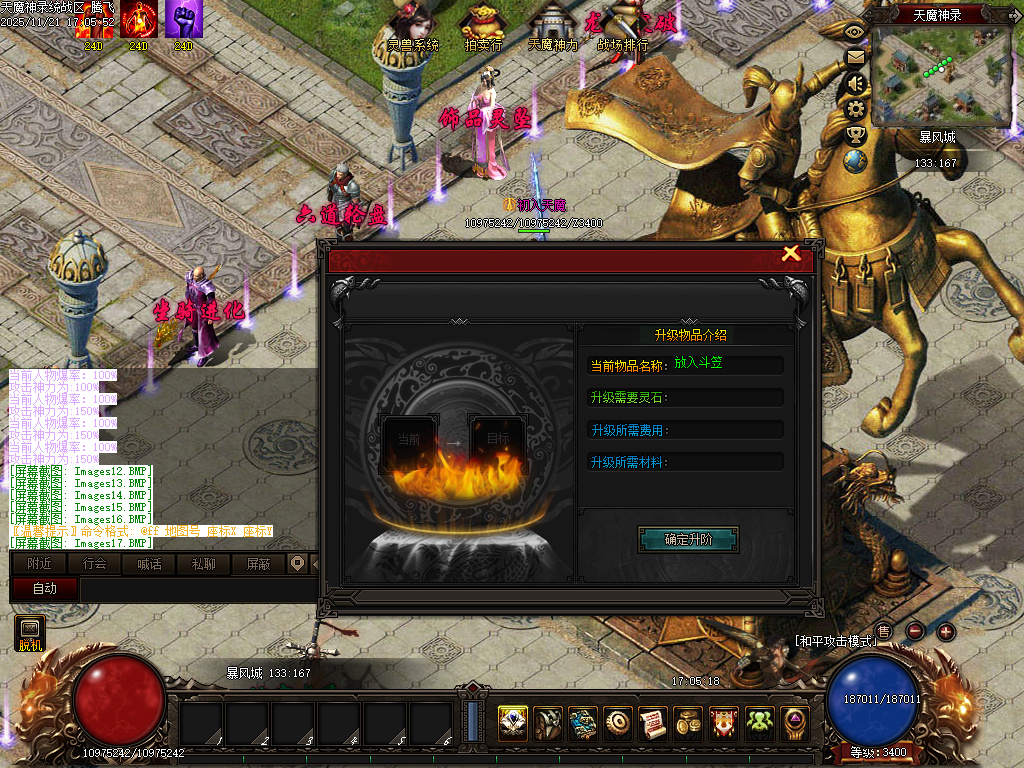Toggle the 自动 auto button
The image size is (1024, 768).
(x=45, y=589)
